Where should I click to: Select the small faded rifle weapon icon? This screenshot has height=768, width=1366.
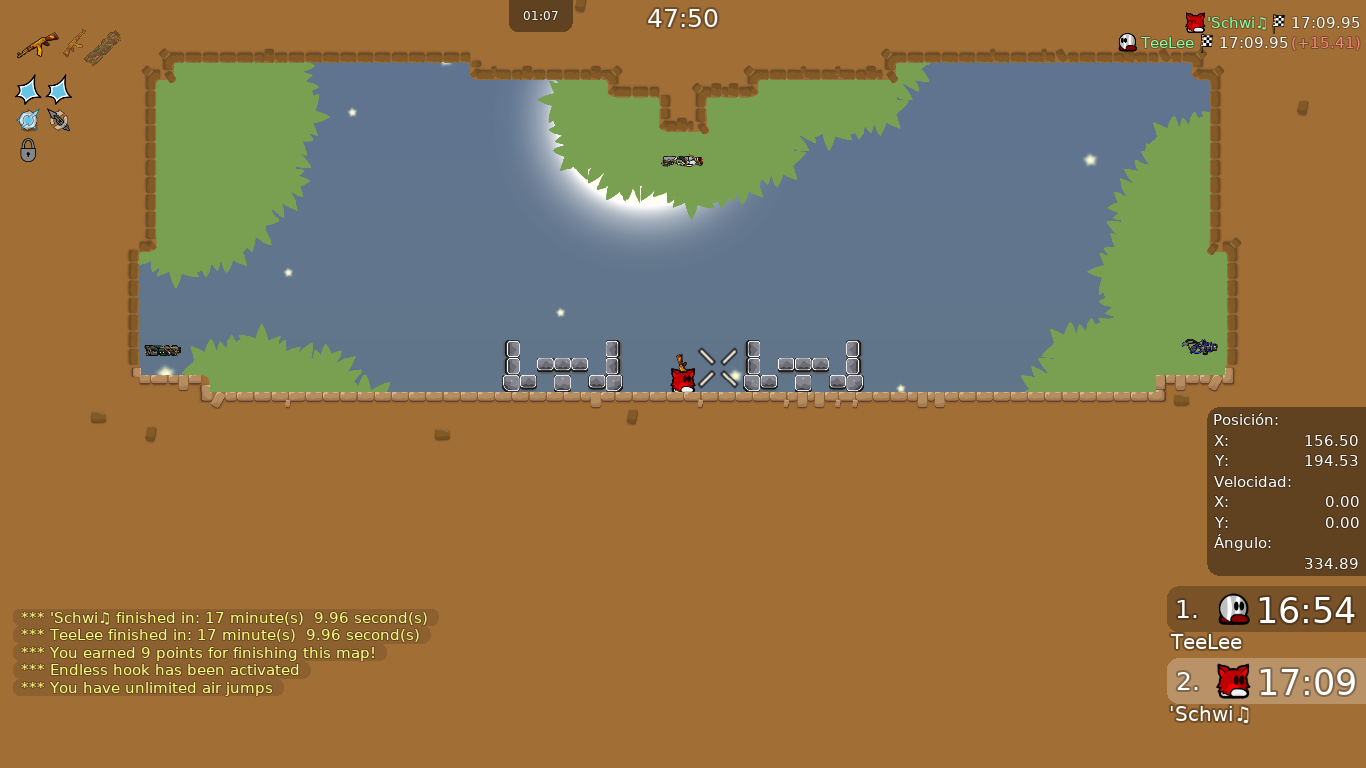pyautogui.click(x=74, y=42)
